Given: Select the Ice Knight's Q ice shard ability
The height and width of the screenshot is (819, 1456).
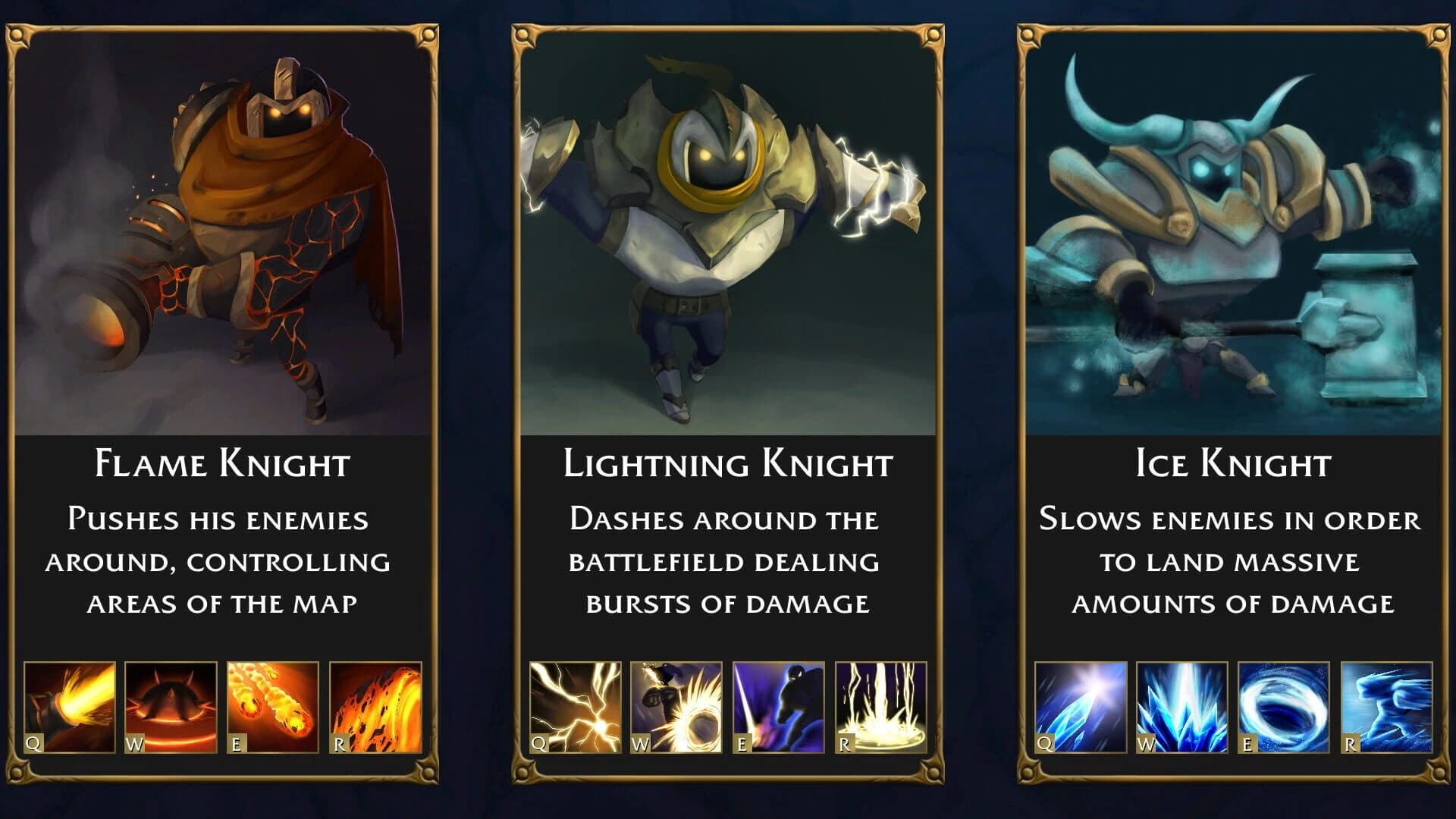Looking at the screenshot, I should point(1081,704).
